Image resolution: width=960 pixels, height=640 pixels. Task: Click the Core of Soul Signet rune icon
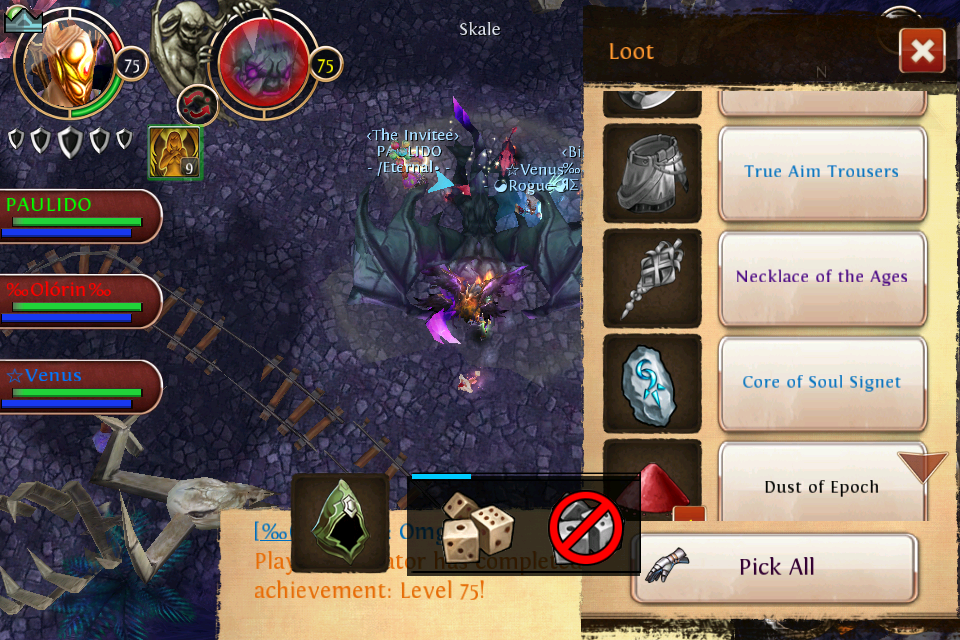652,382
